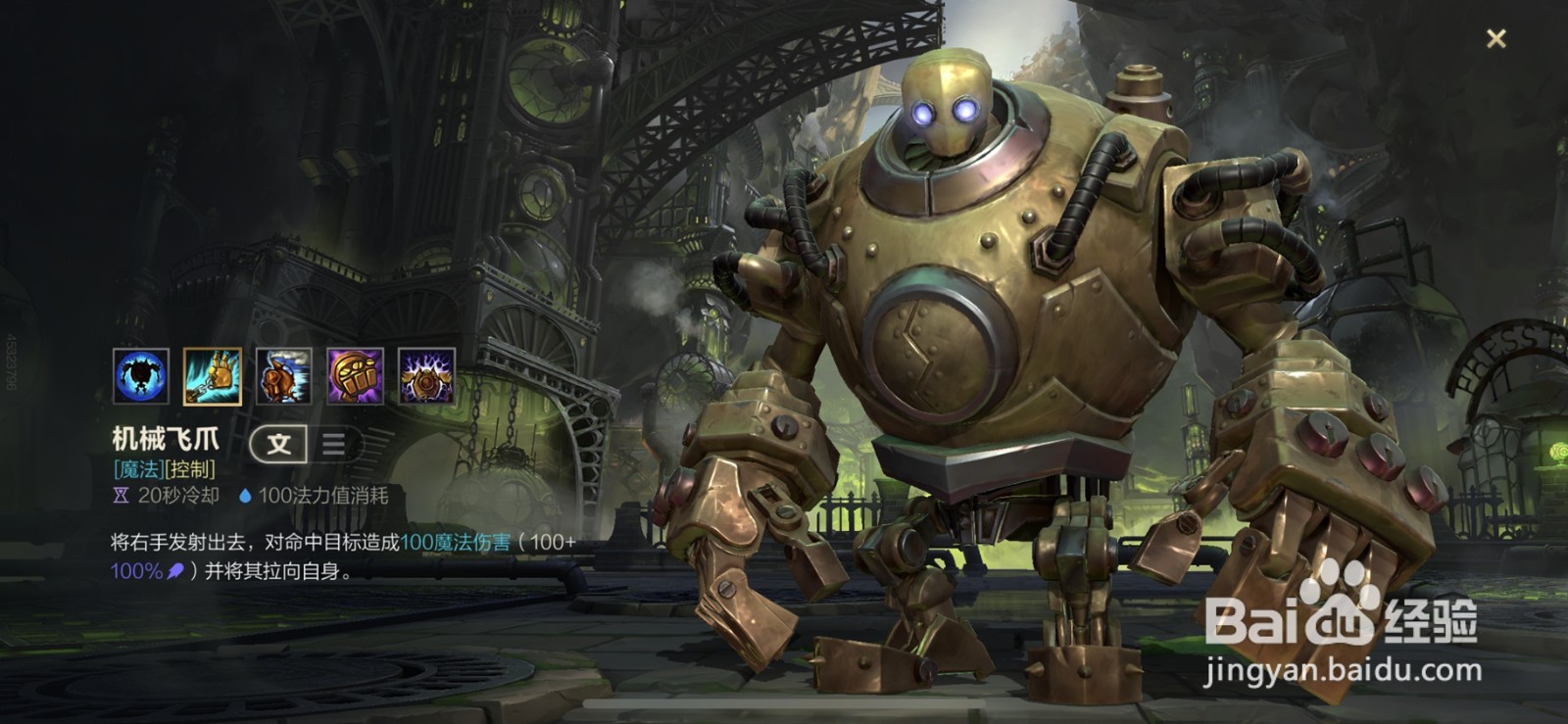Switch to the 文 simple description mode
This screenshot has height=724, width=1568.
tap(279, 444)
